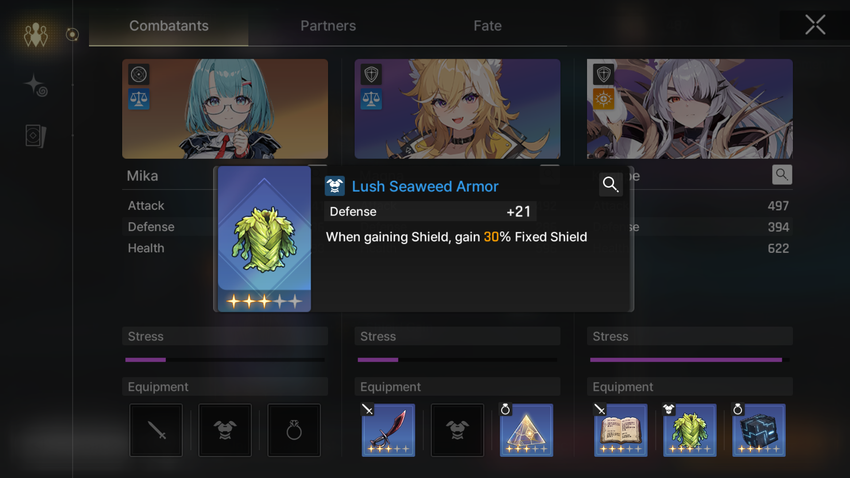The height and width of the screenshot is (478, 850).
Task: Inspect Lush Seaweed Armor with the magnifier button
Action: pos(610,184)
